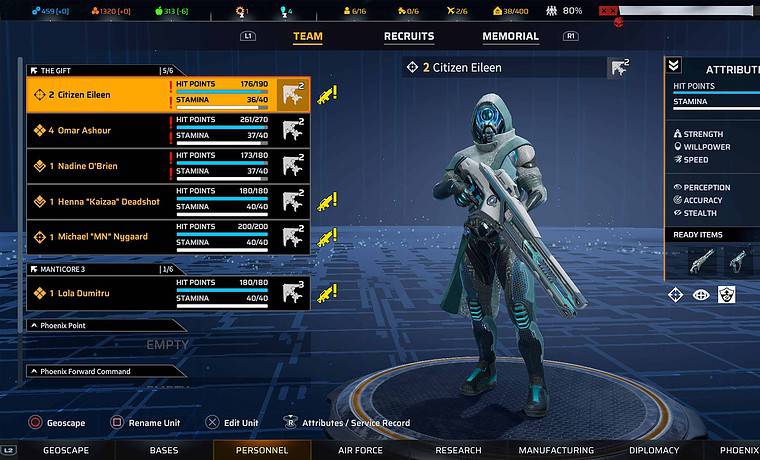Select Michael "MN" Nygaard's row
Viewport: 760px width, 460px height.
pyautogui.click(x=100, y=237)
